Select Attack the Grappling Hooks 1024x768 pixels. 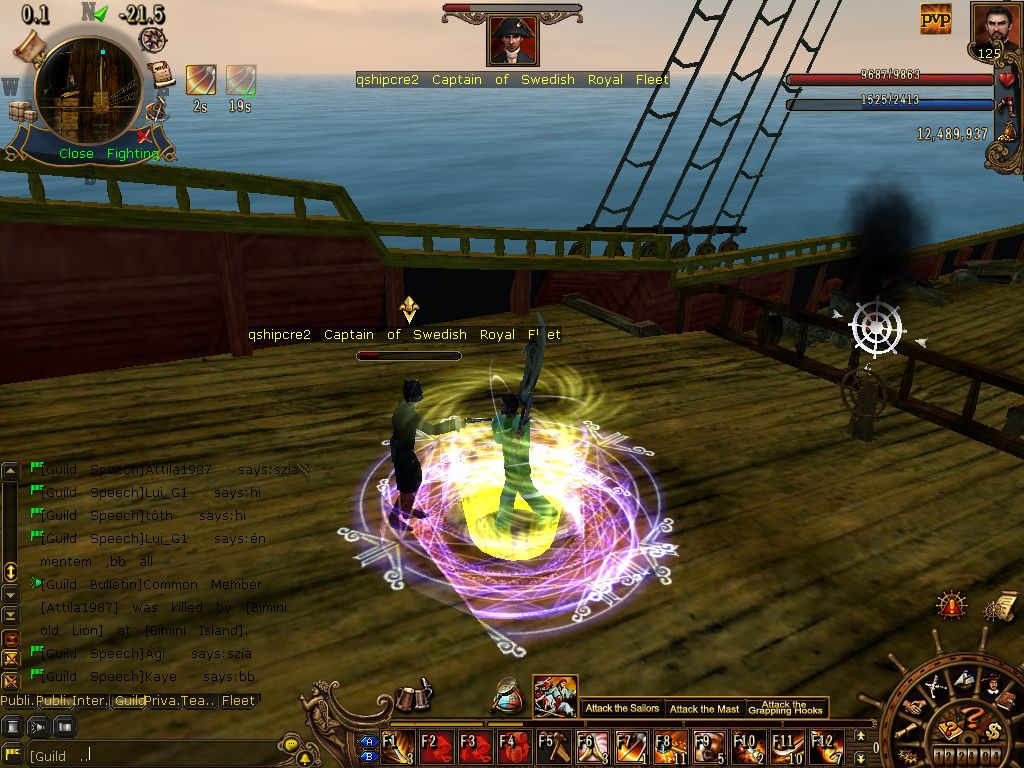(786, 708)
